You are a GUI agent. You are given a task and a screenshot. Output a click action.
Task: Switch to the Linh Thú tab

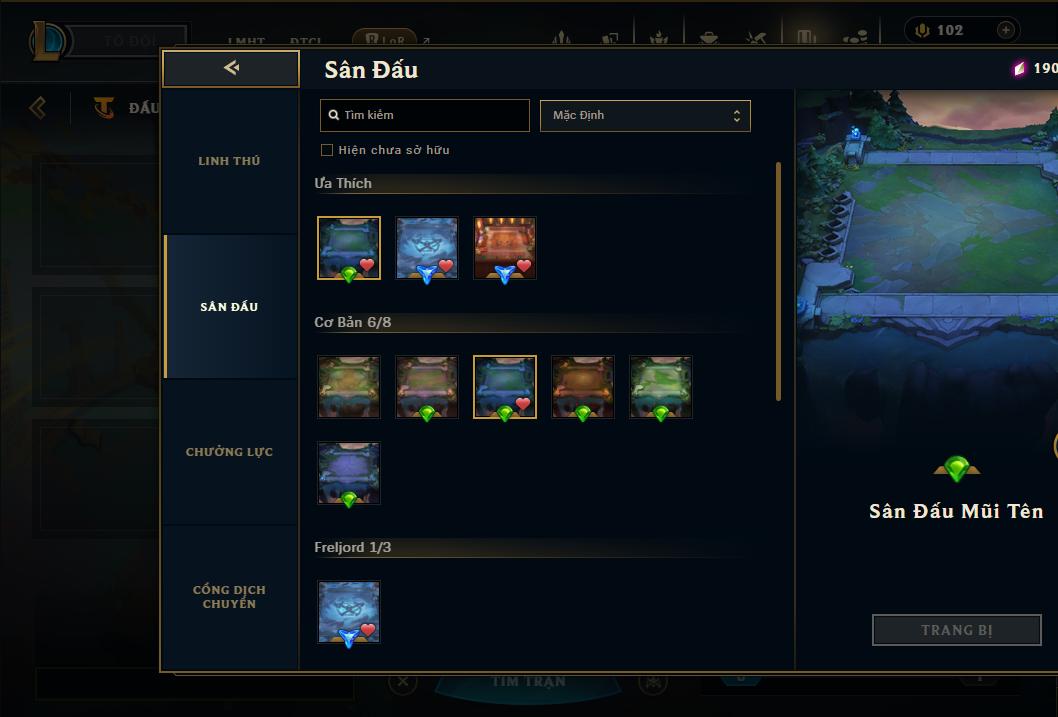click(x=229, y=161)
